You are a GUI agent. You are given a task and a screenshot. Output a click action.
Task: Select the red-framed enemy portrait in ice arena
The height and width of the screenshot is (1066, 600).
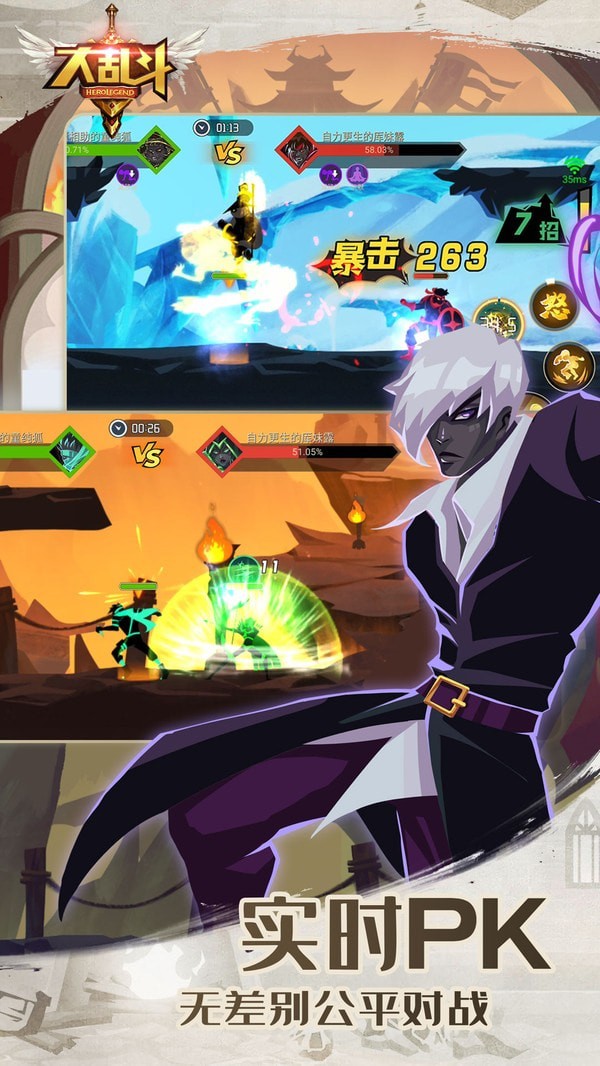[x=299, y=151]
